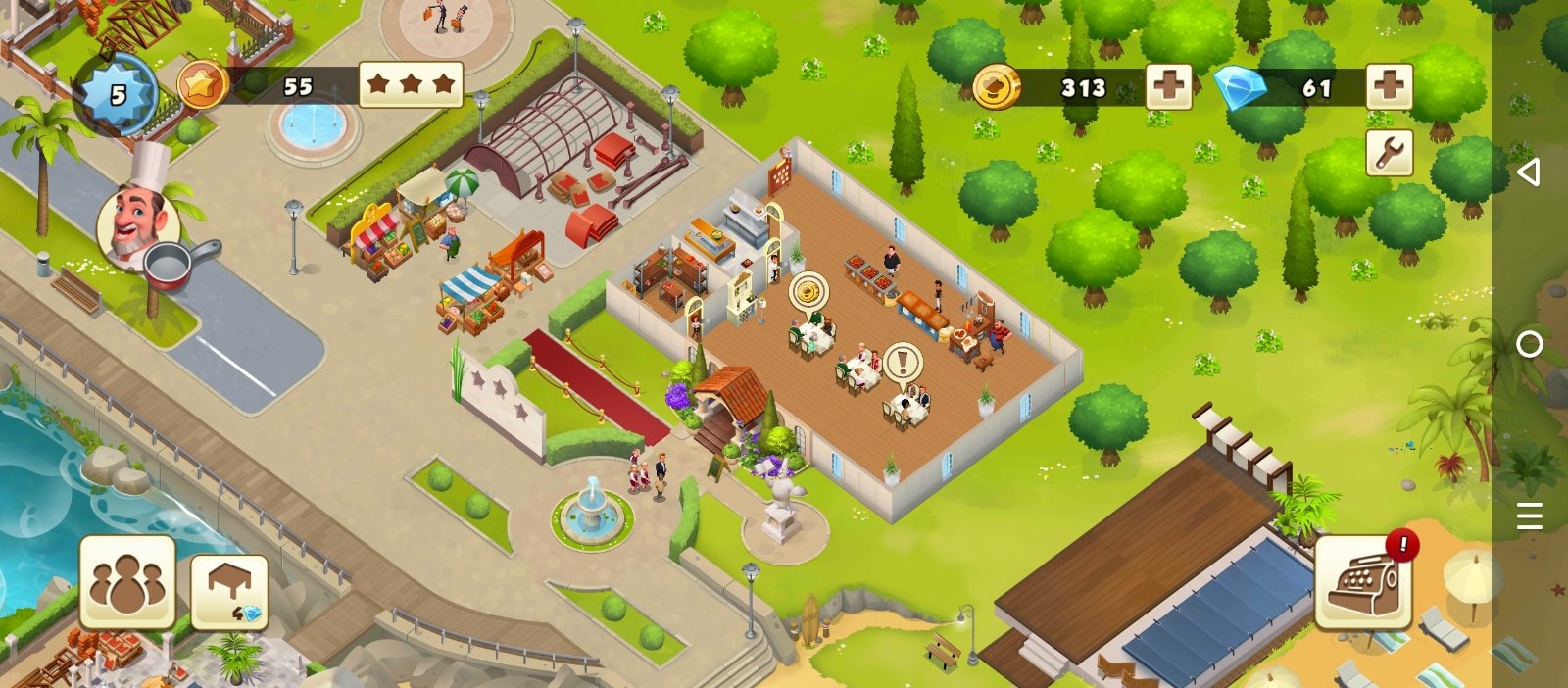
Task: Open the wrench settings button
Action: 1390,153
